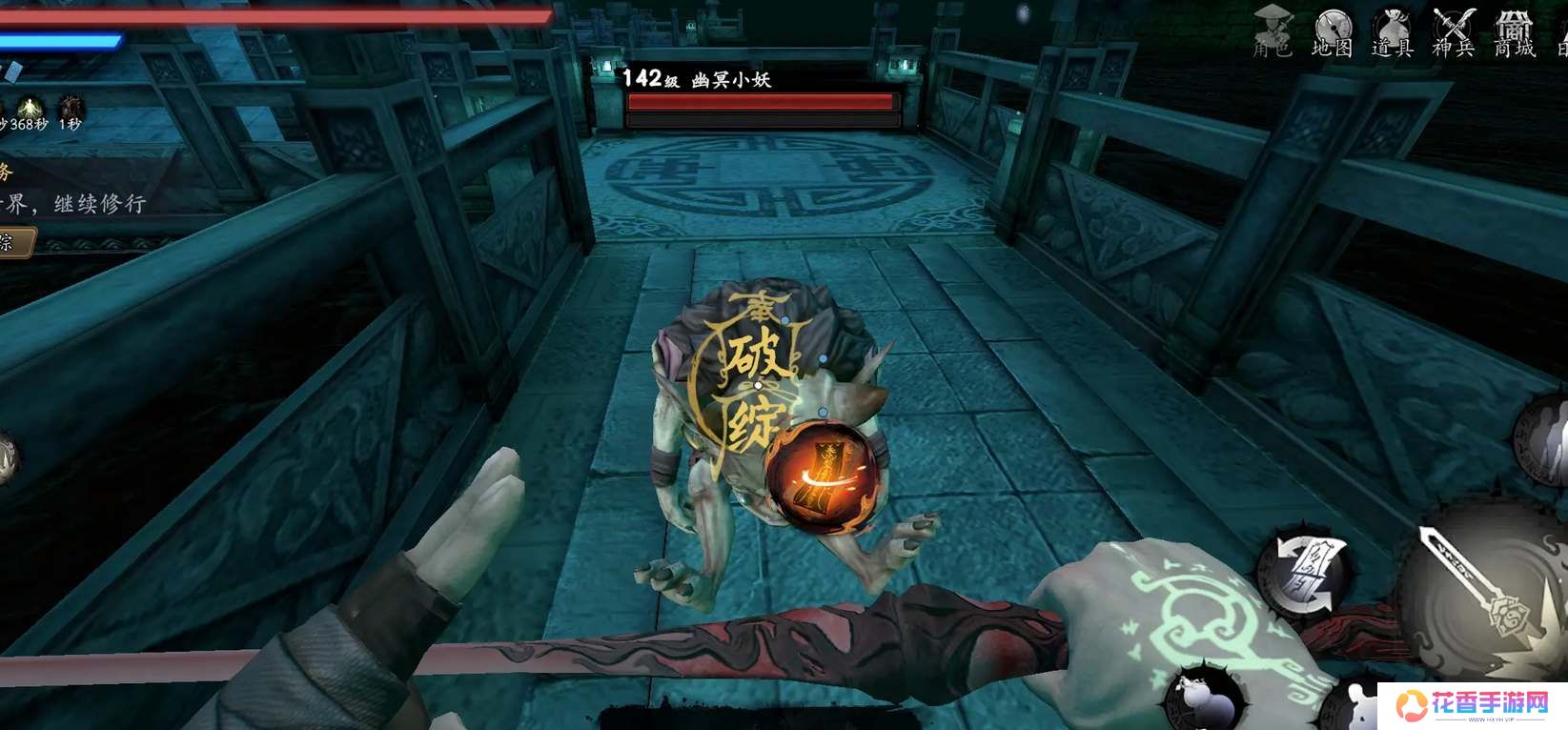Inspect the 1秒 status effect icon
This screenshot has height=730, width=1568.
[71, 110]
